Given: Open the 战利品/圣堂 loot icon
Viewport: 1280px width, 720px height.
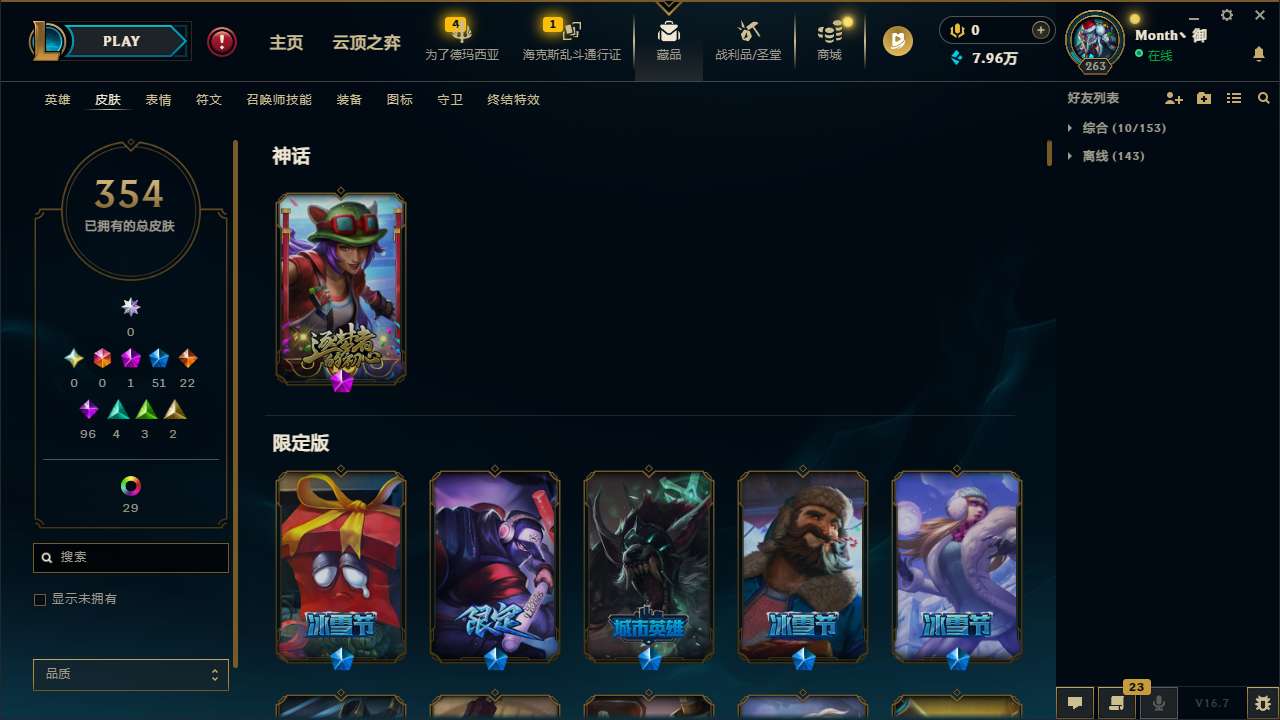Looking at the screenshot, I should [748, 40].
